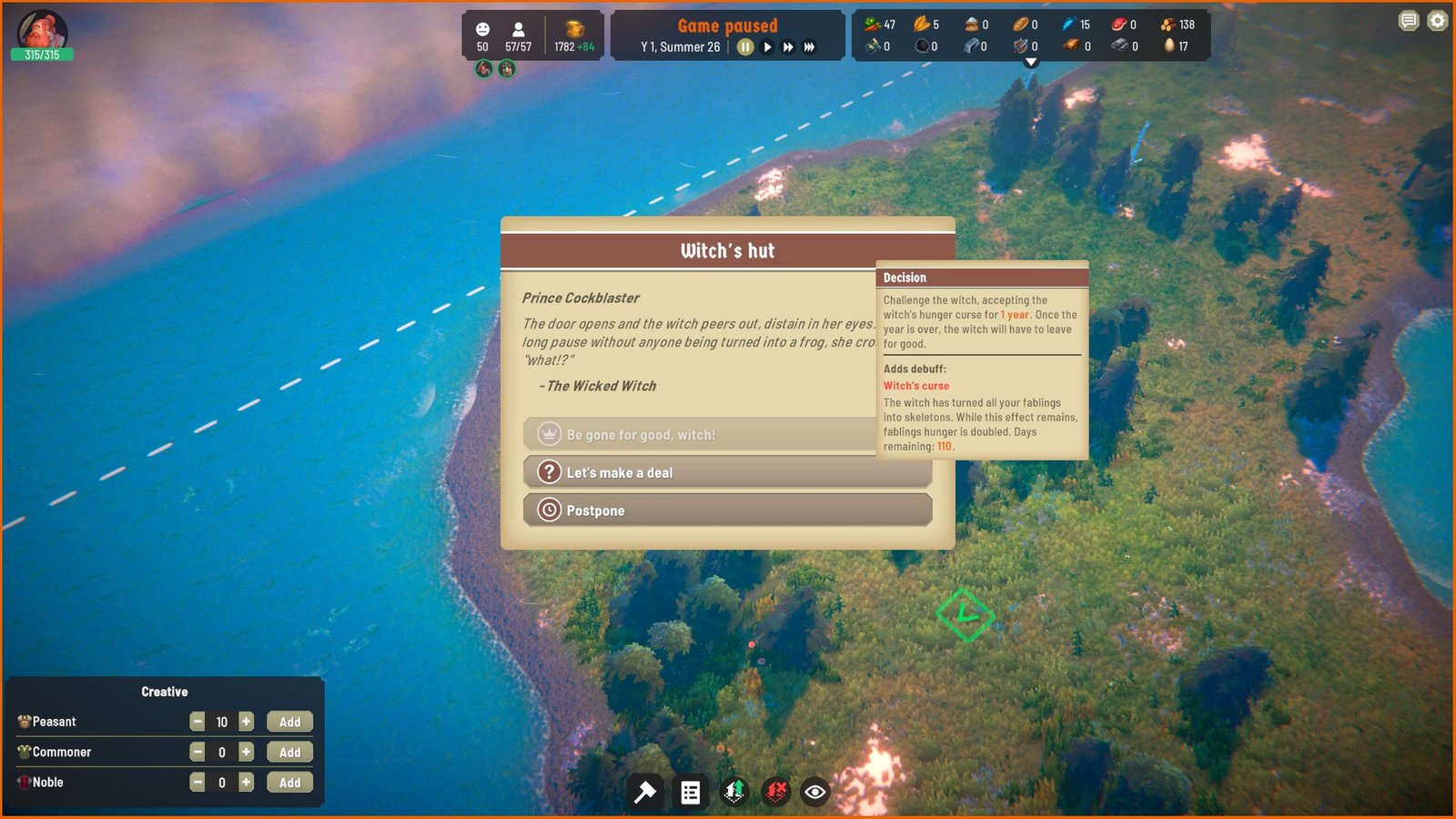Image resolution: width=1456 pixels, height=819 pixels.
Task: Open the list overview icon in bottom toolbar
Action: click(x=691, y=793)
